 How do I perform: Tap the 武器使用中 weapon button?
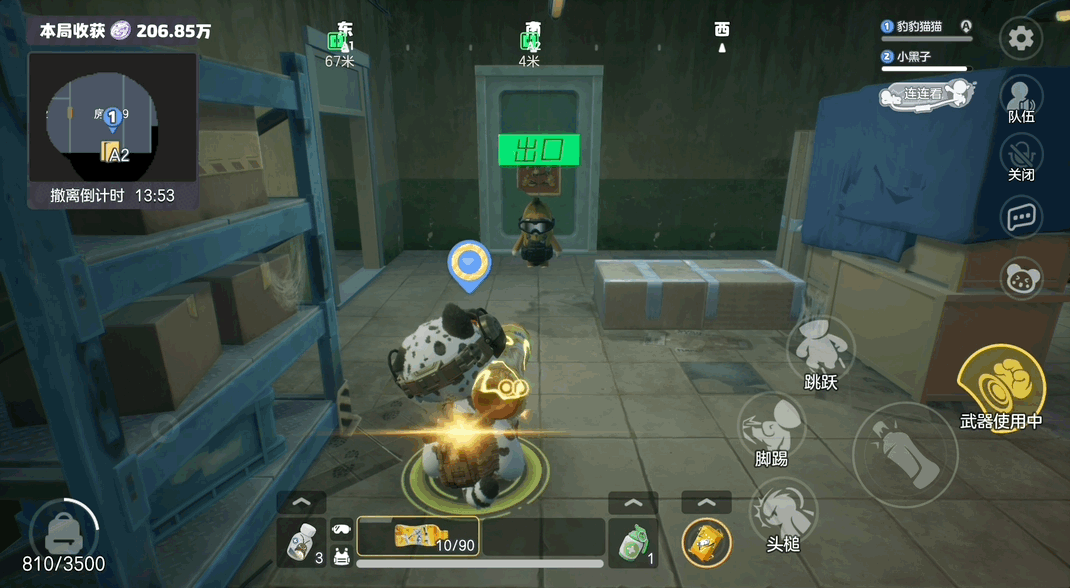1001,386
